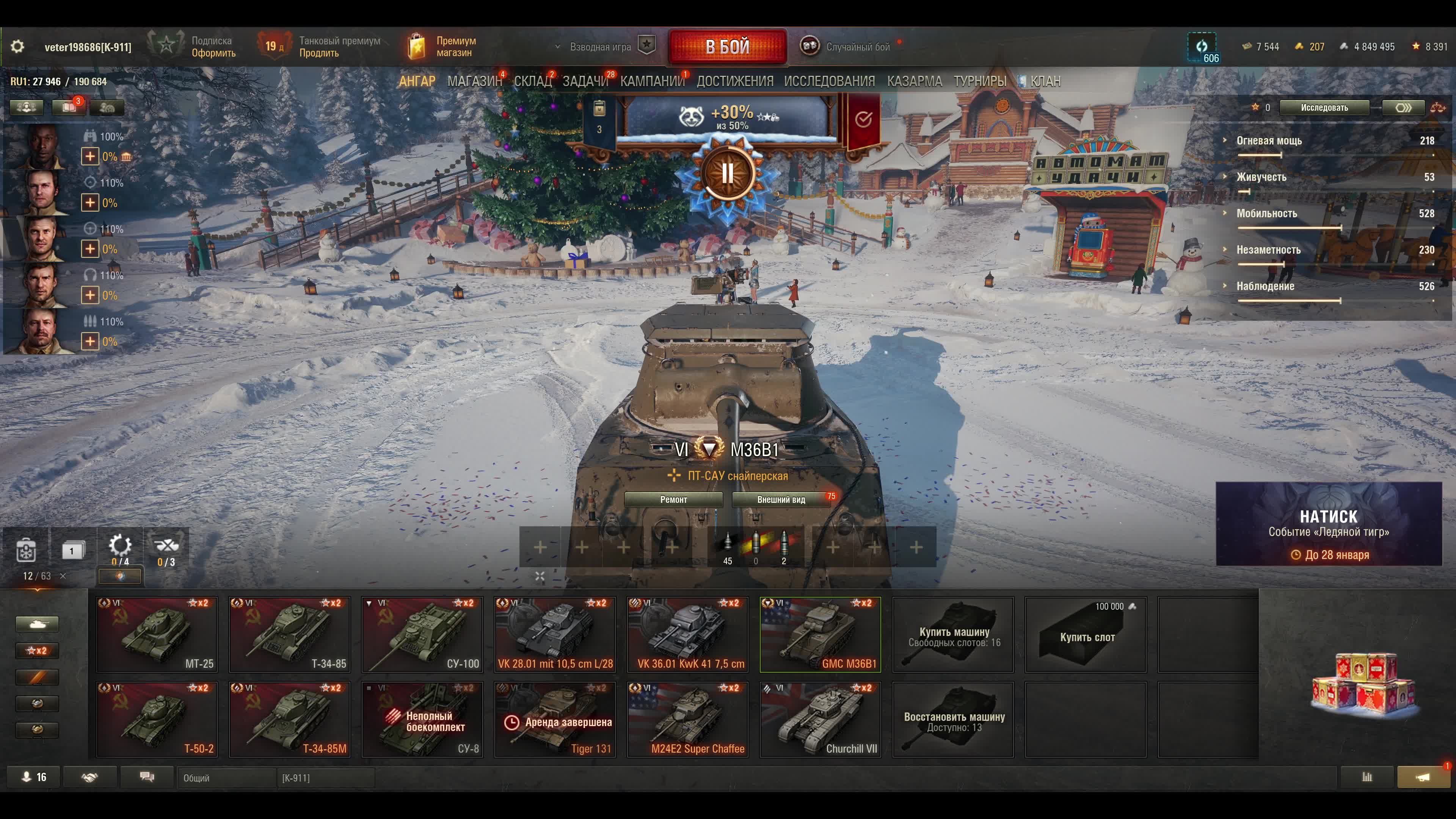Click the Ремонт button

[x=673, y=500]
